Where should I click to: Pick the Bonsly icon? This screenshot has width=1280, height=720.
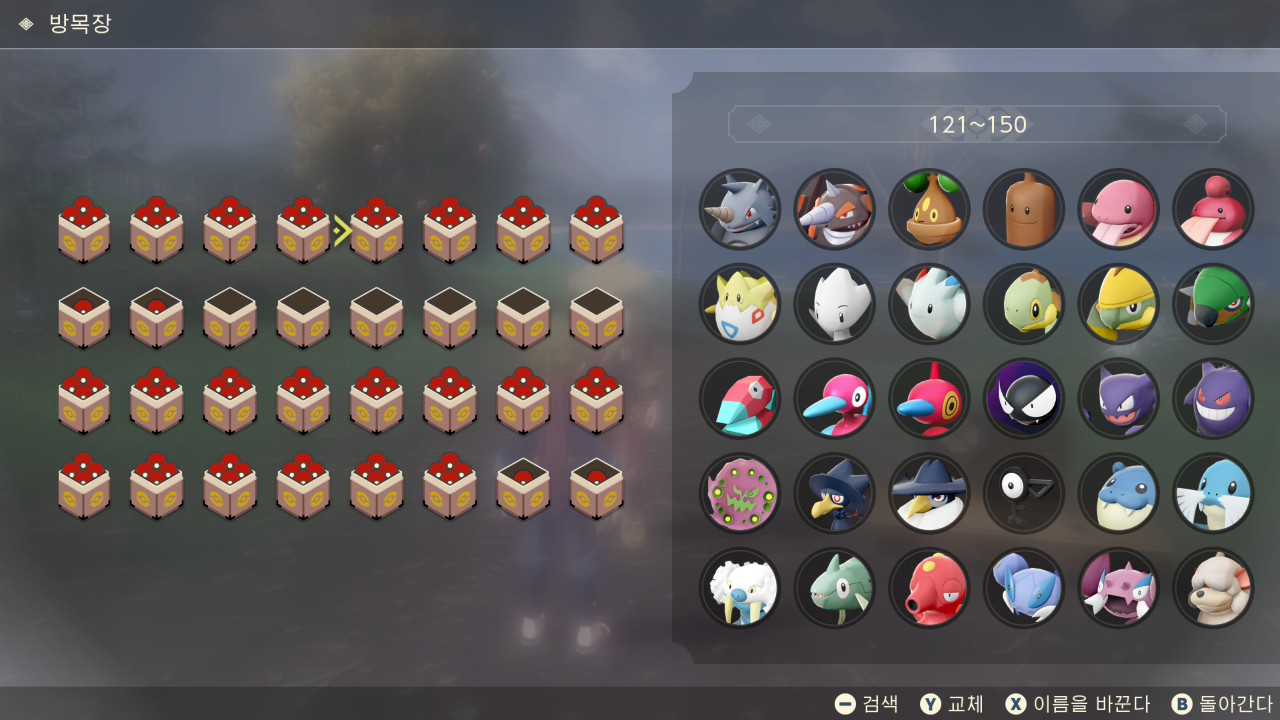[x=929, y=209]
